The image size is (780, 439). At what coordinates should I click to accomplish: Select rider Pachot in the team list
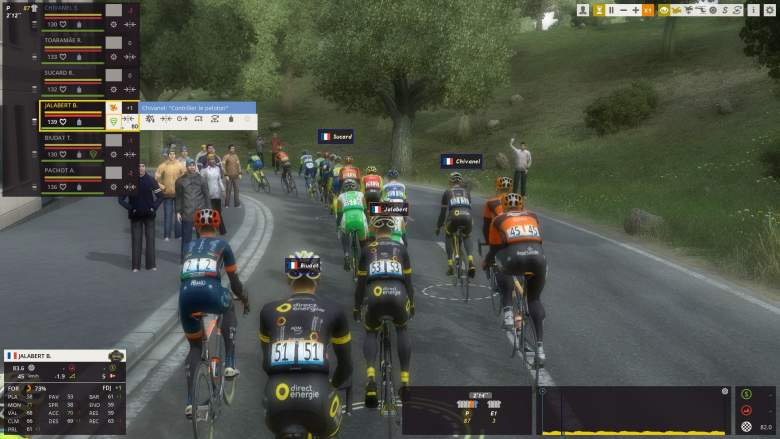coord(60,170)
